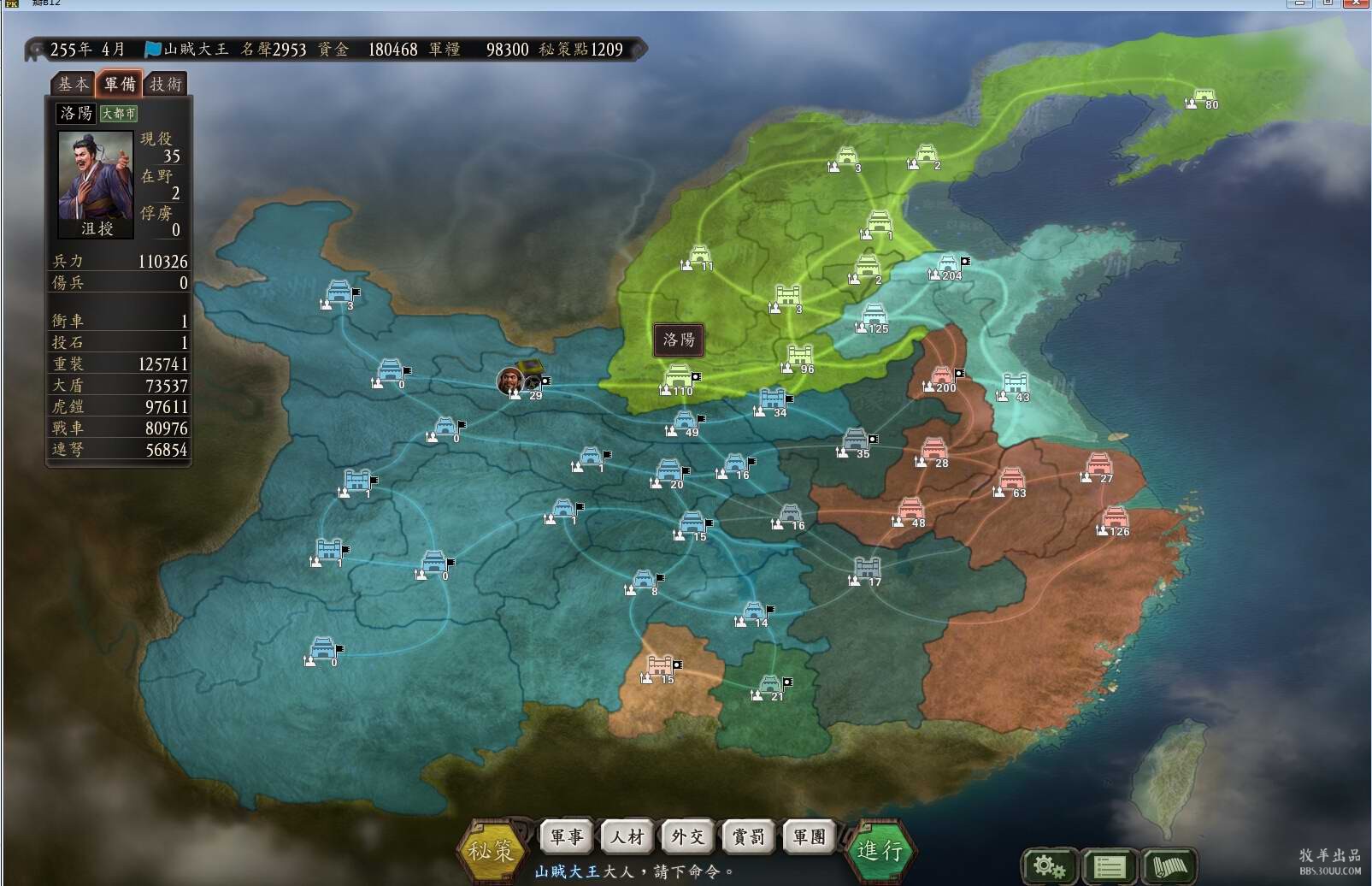Image resolution: width=1372 pixels, height=886 pixels.
Task: Open the 秘策 secret plan menu
Action: [491, 850]
